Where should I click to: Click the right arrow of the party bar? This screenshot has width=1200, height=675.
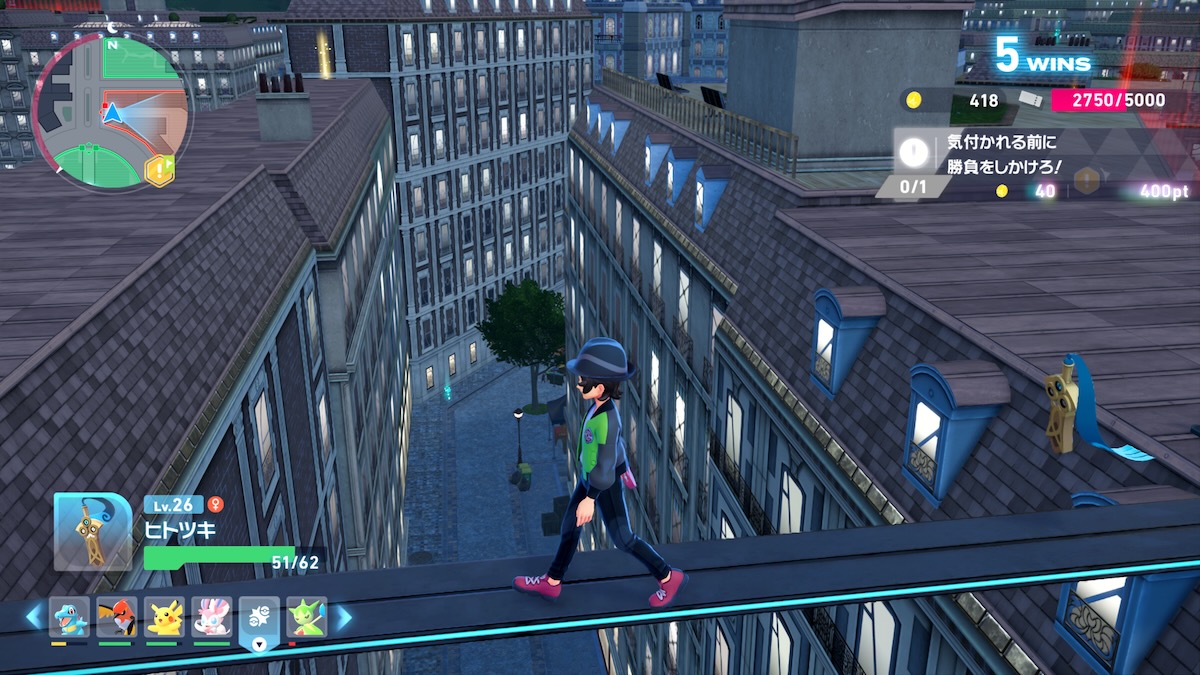(x=342, y=617)
